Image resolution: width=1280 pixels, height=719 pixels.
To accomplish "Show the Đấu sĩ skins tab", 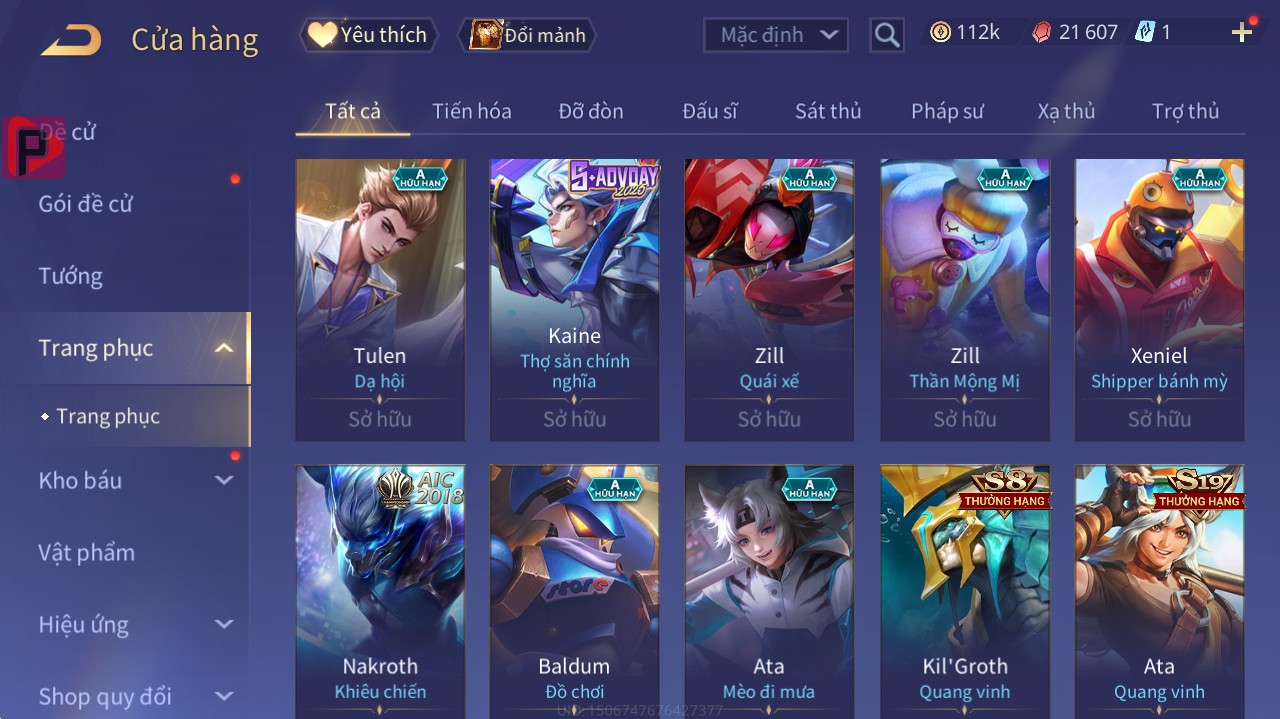I will click(710, 111).
